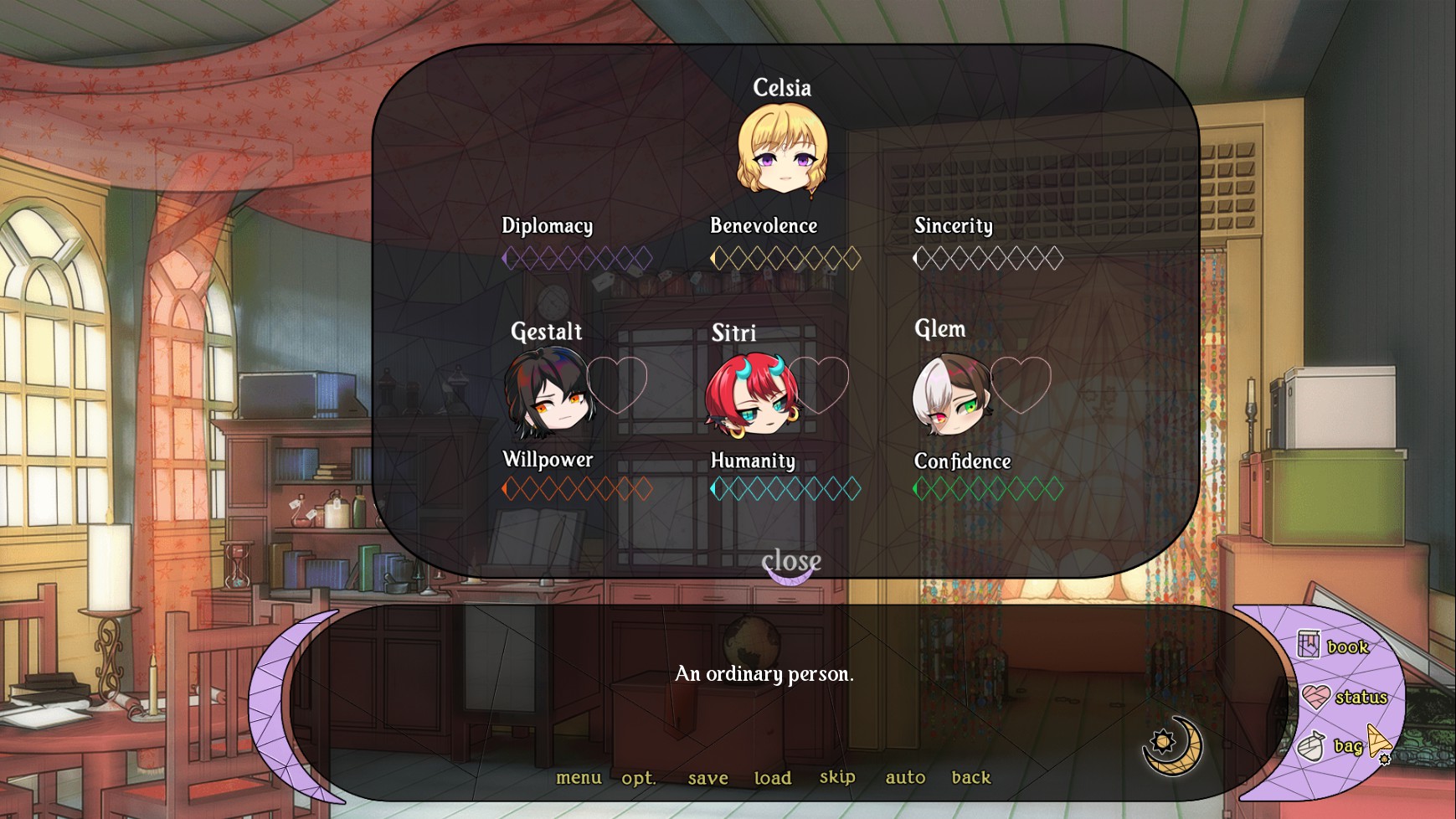Close the status panel
This screenshot has width=1456, height=819.
(790, 561)
